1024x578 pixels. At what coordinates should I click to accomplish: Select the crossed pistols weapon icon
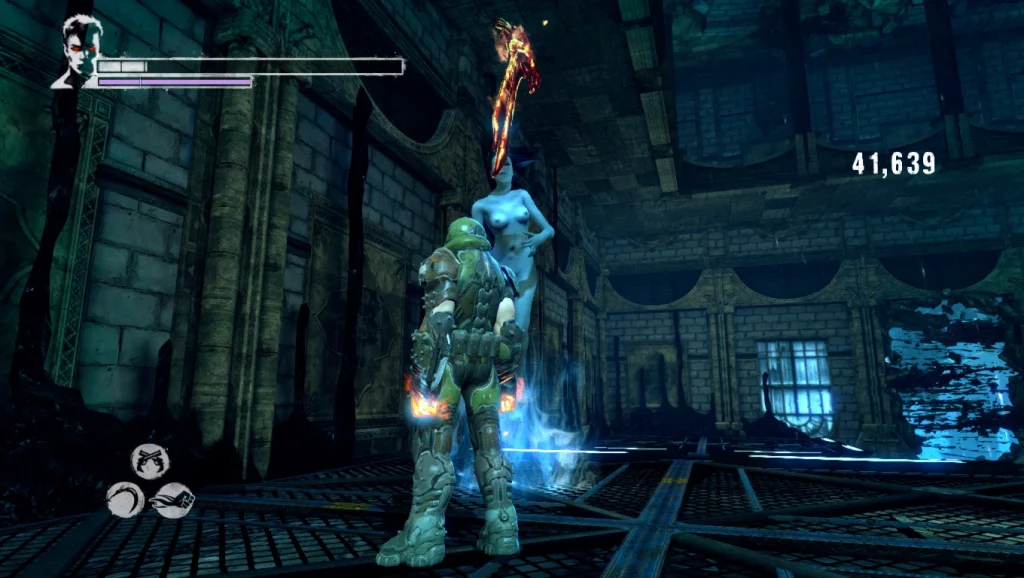point(150,461)
